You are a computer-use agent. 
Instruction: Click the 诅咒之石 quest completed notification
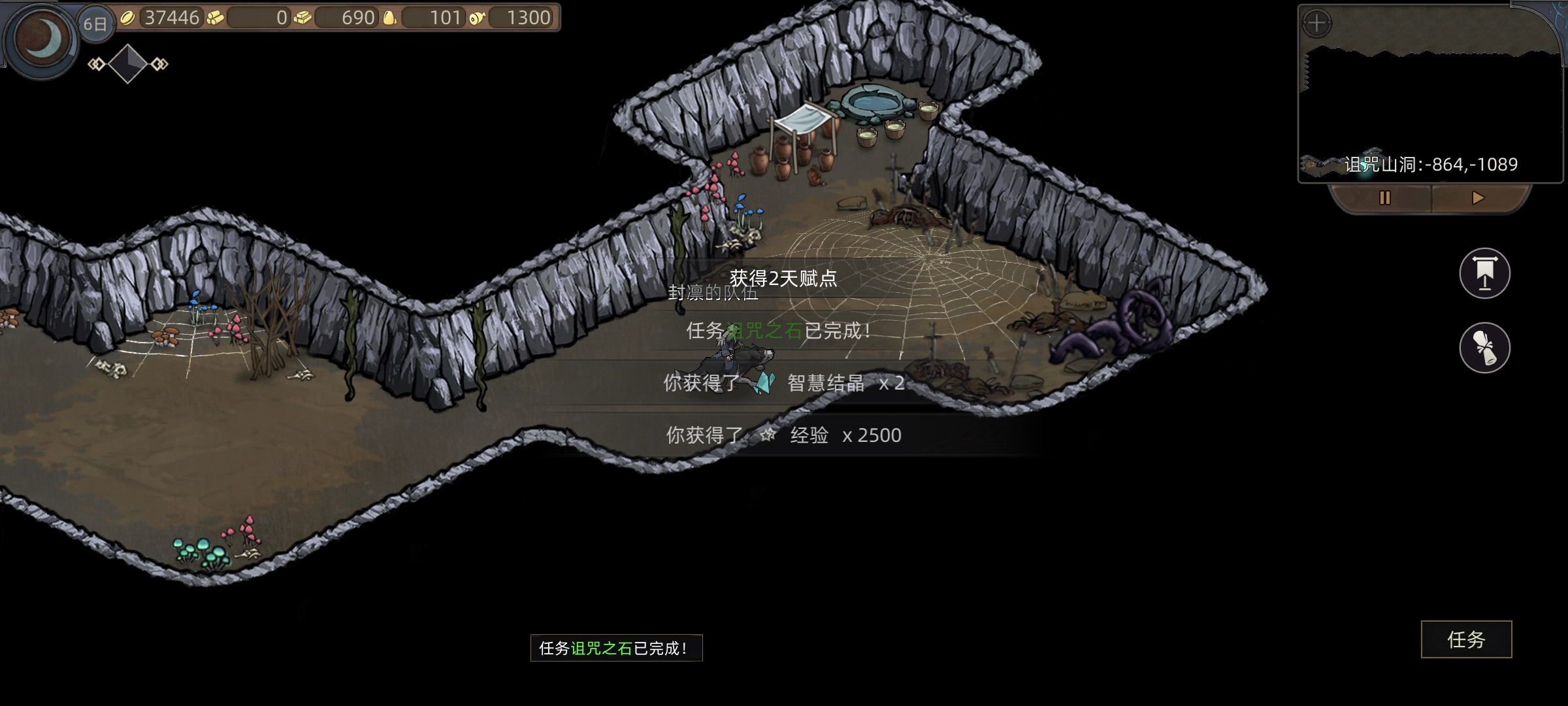[x=616, y=648]
